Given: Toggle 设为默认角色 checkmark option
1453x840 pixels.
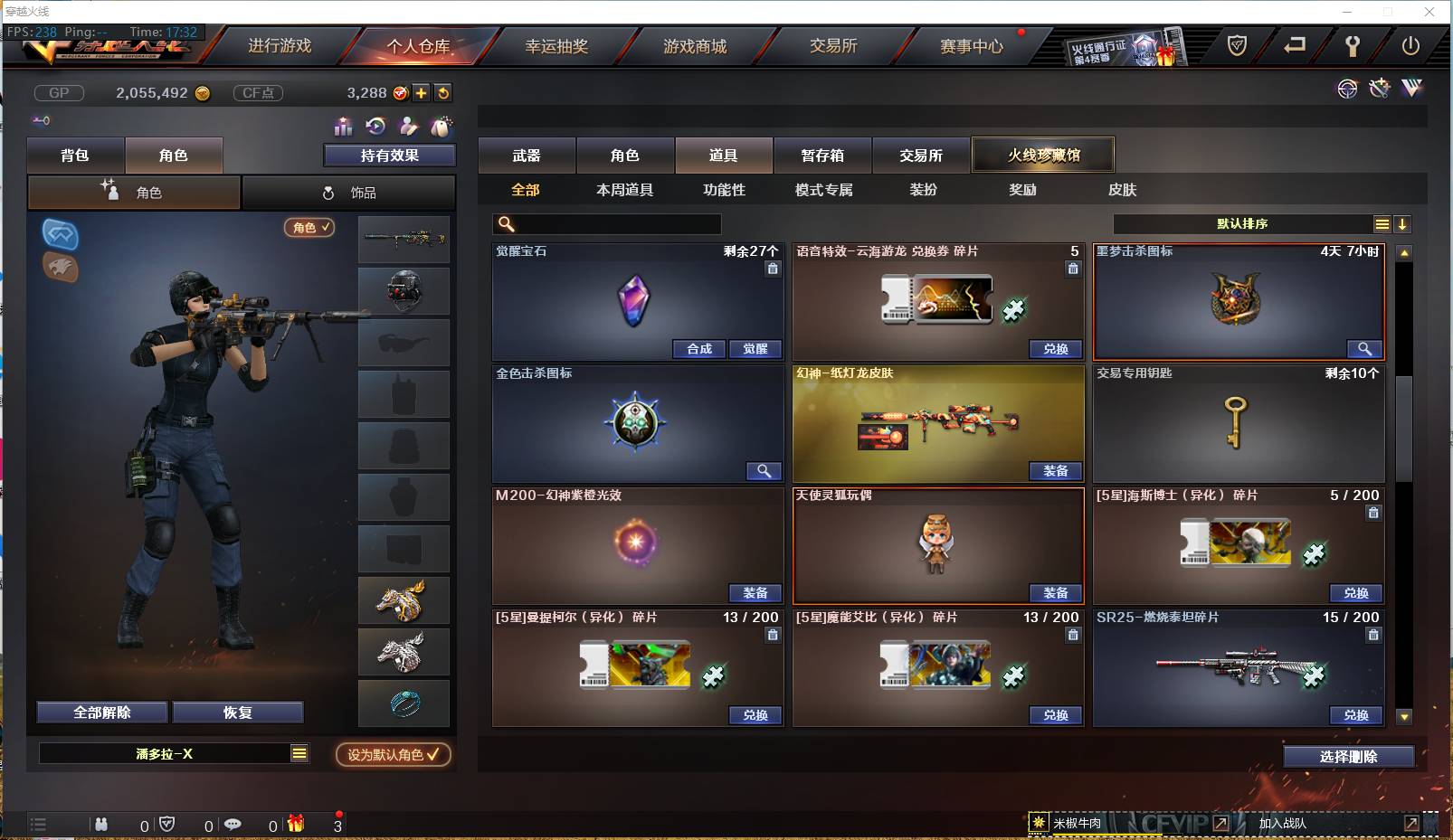Looking at the screenshot, I should point(393,755).
